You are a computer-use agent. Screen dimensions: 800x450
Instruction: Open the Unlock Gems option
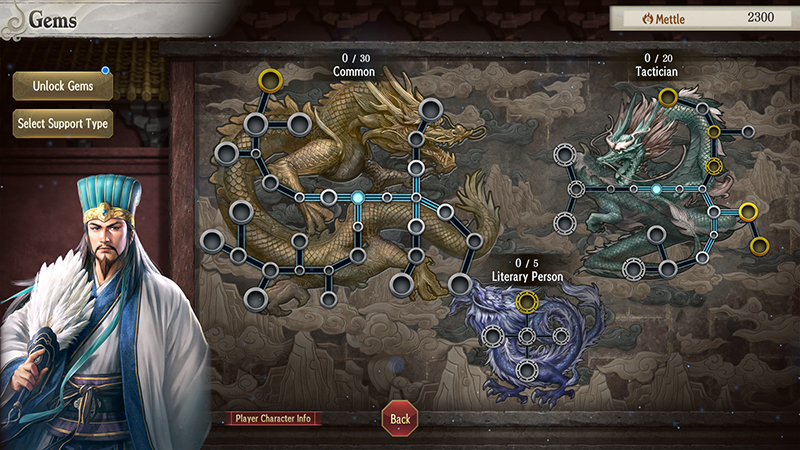[x=63, y=86]
